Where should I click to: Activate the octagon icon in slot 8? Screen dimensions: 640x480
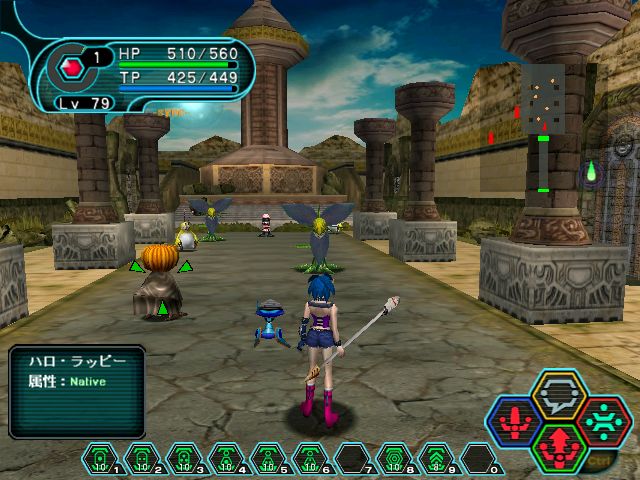395,459
